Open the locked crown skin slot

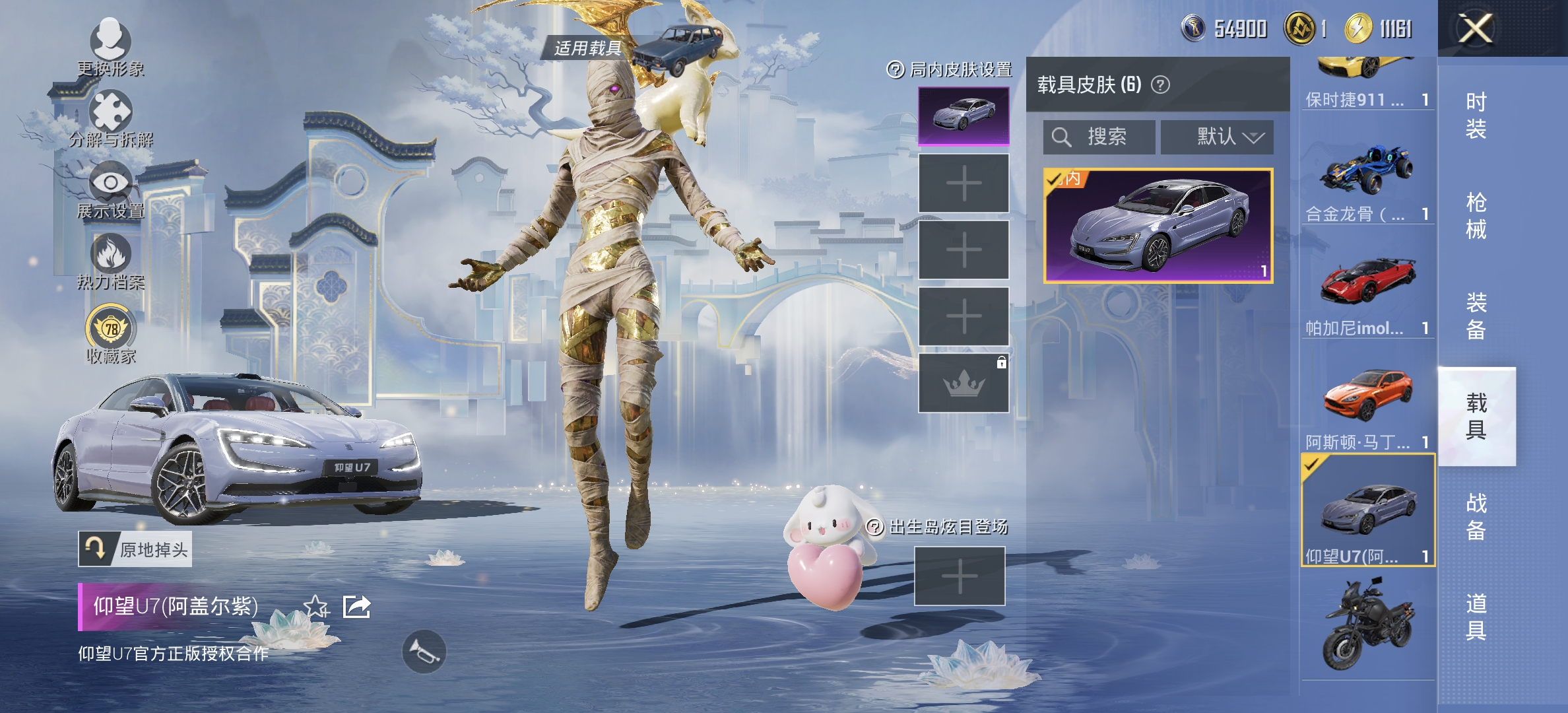(x=964, y=383)
